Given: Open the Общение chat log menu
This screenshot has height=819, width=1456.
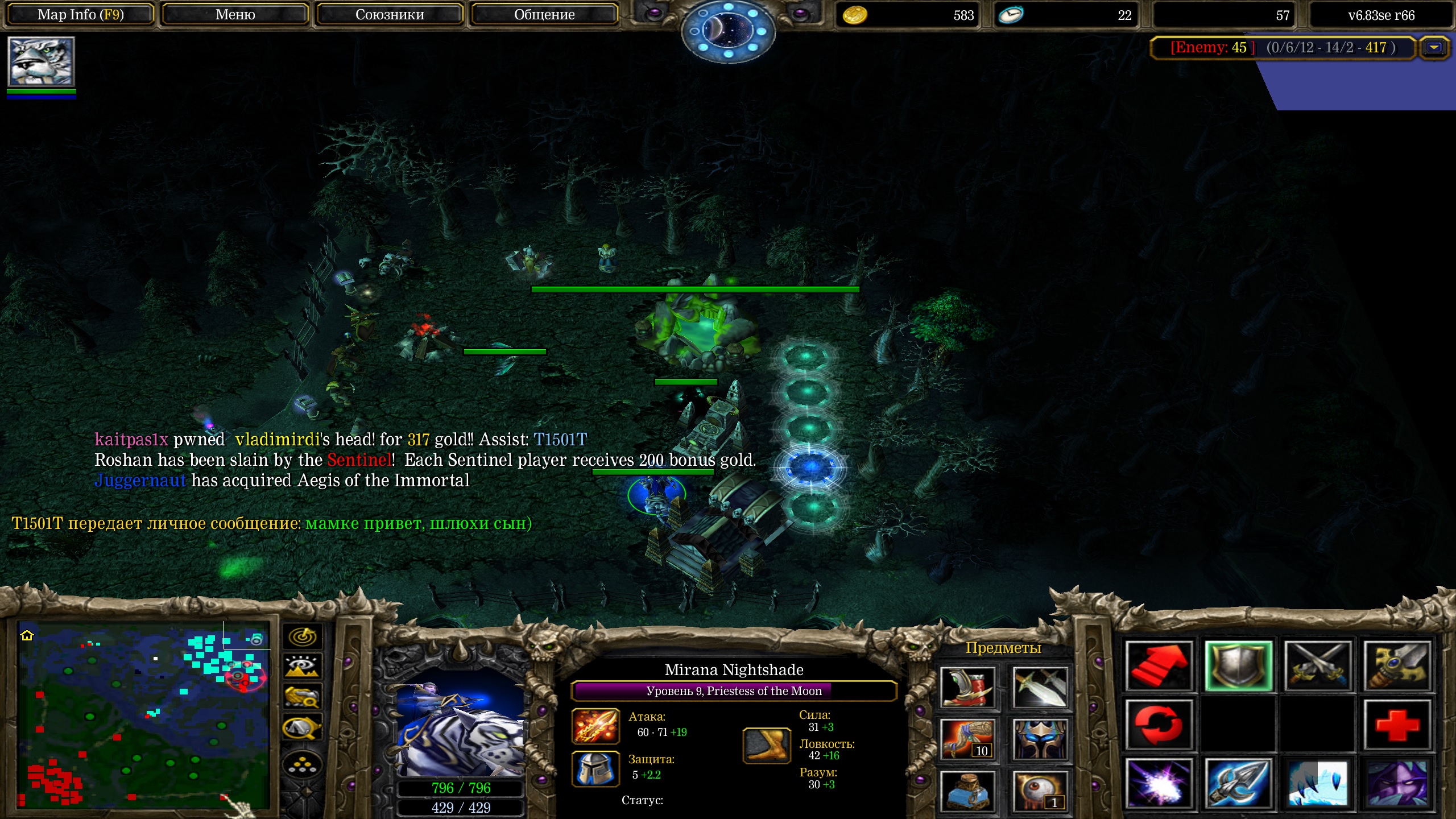Looking at the screenshot, I should tap(544, 15).
